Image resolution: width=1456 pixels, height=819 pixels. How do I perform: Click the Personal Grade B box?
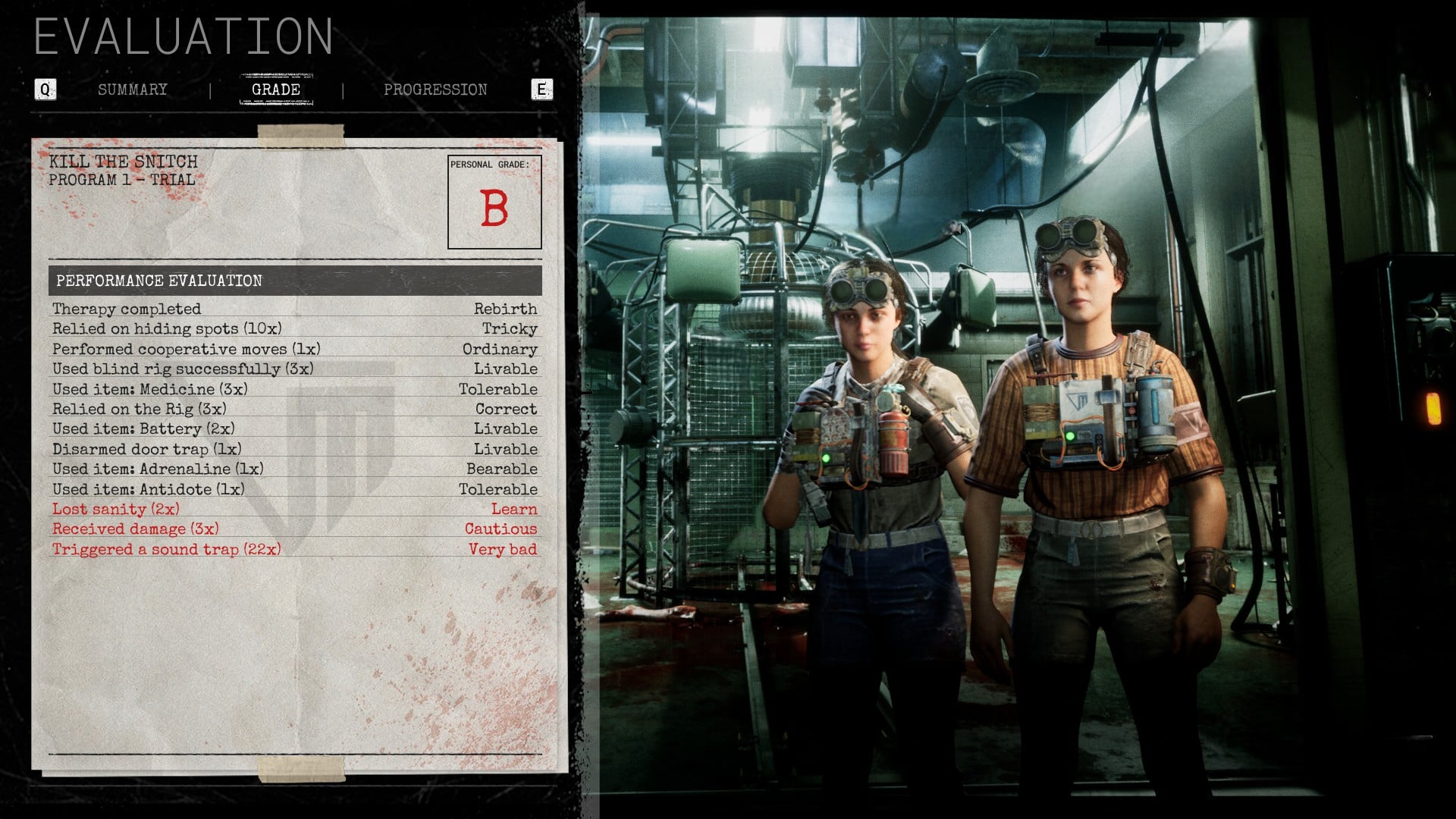click(495, 200)
